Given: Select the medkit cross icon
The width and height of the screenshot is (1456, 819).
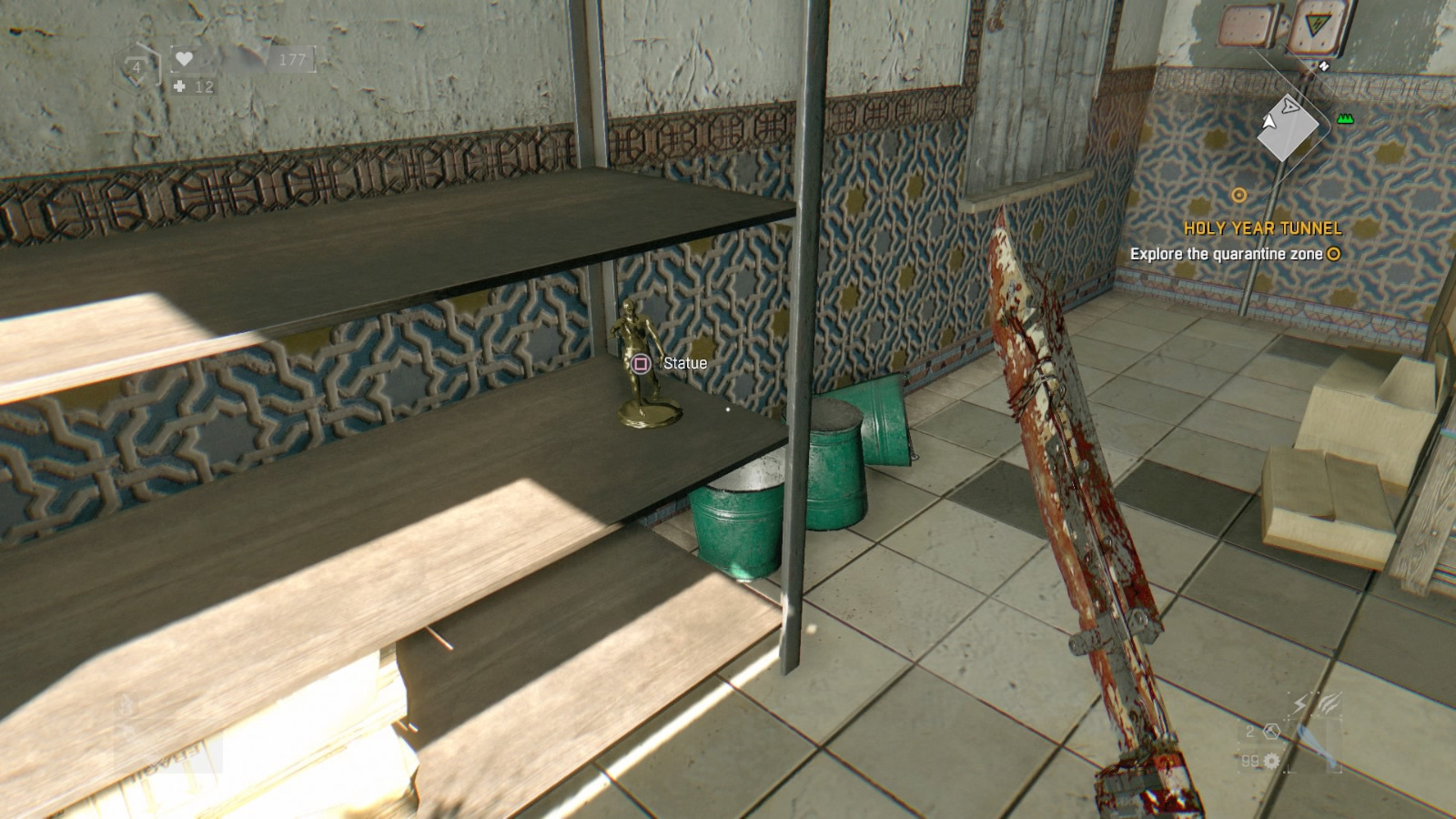Looking at the screenshot, I should [179, 86].
